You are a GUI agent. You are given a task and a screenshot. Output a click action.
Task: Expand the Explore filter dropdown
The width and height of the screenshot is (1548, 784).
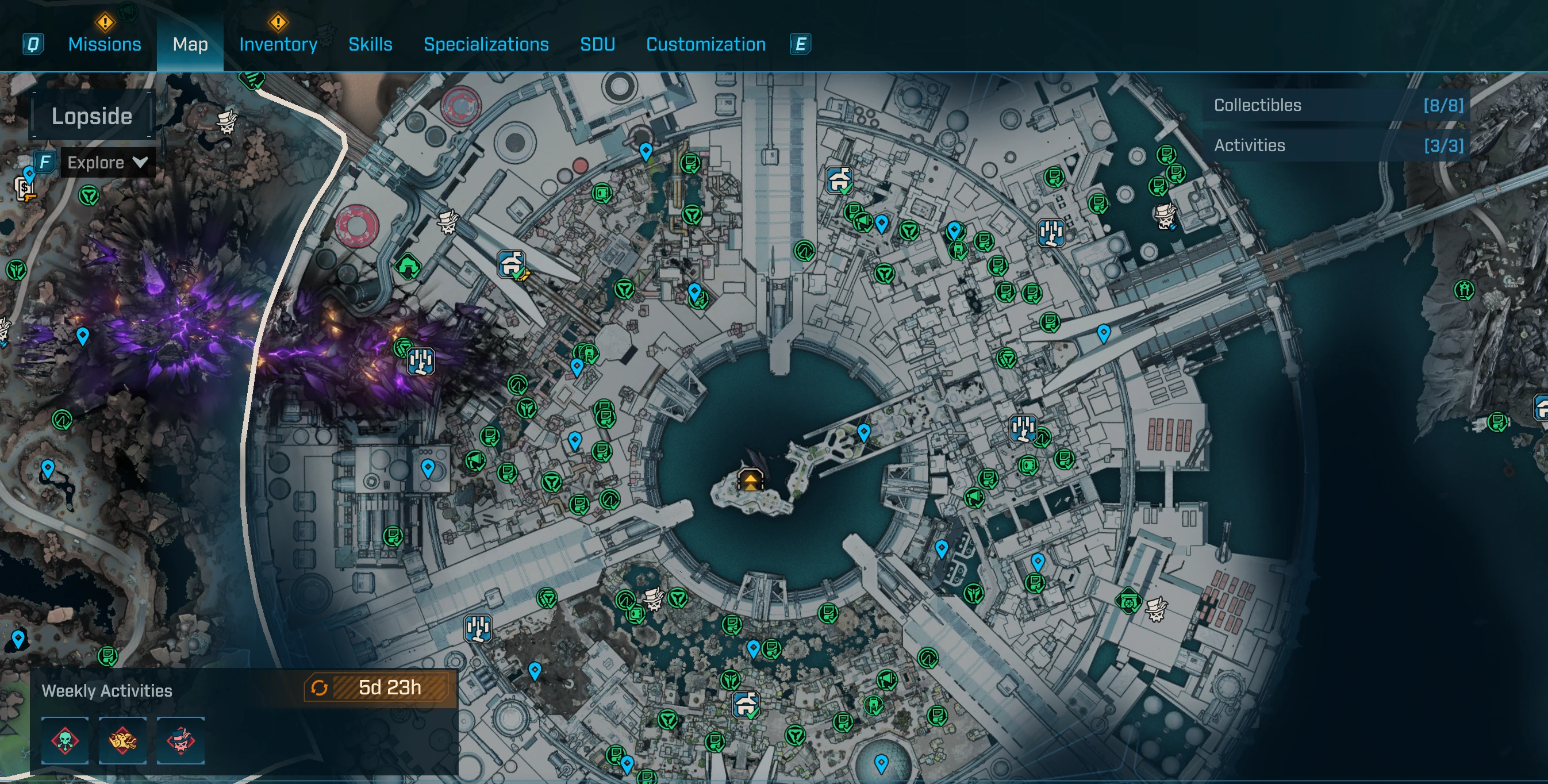point(107,163)
